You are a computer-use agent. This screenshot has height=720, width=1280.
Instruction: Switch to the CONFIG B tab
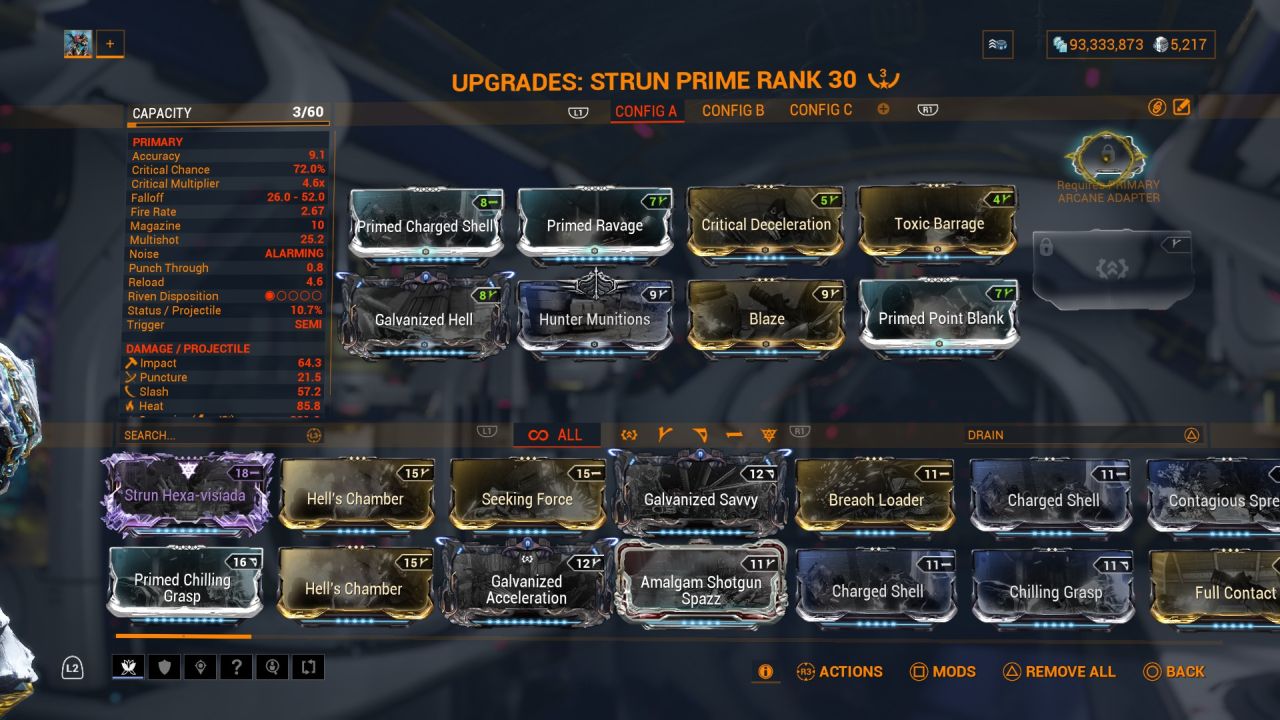(733, 110)
